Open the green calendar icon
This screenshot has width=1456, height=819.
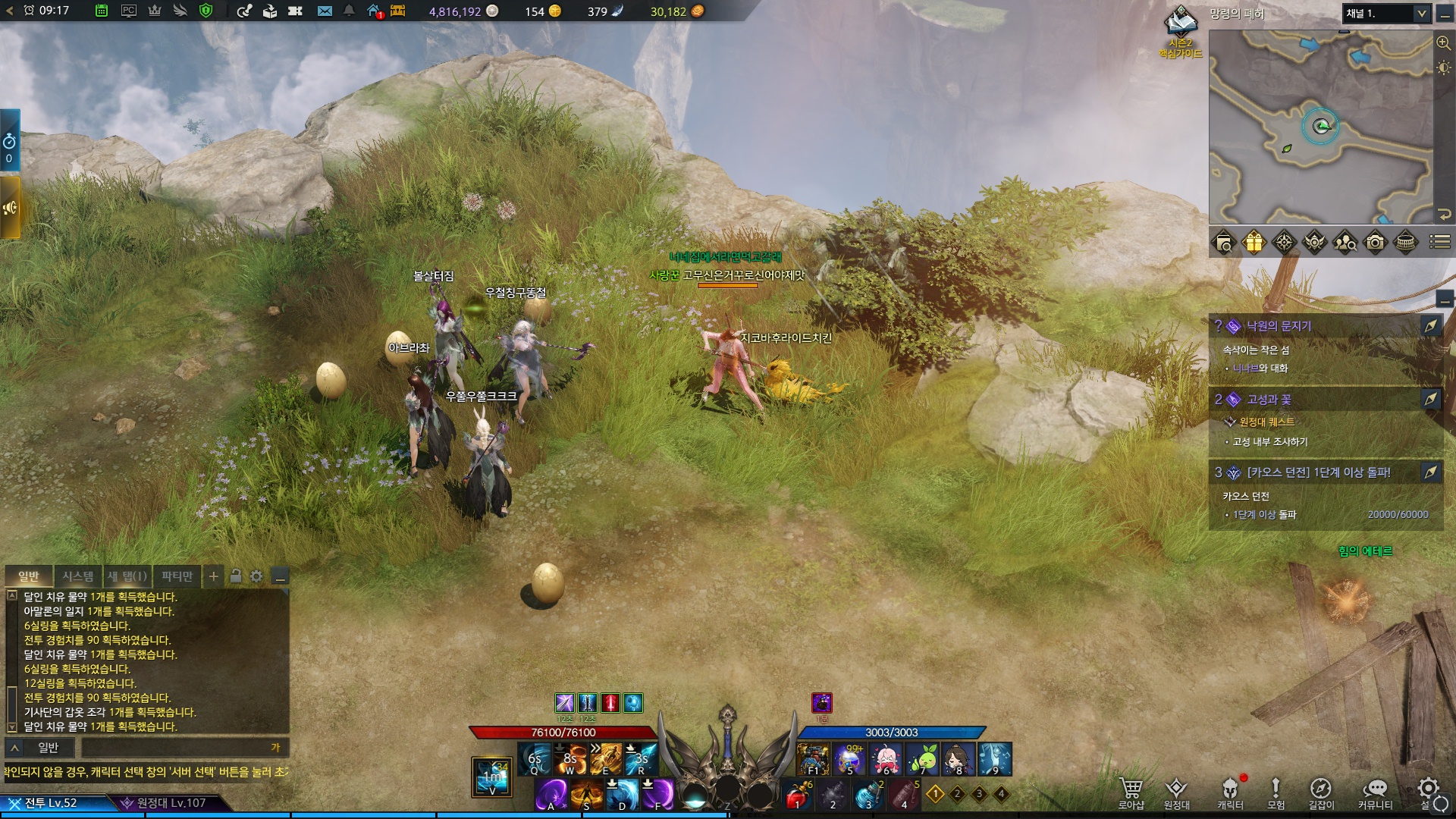(102, 11)
